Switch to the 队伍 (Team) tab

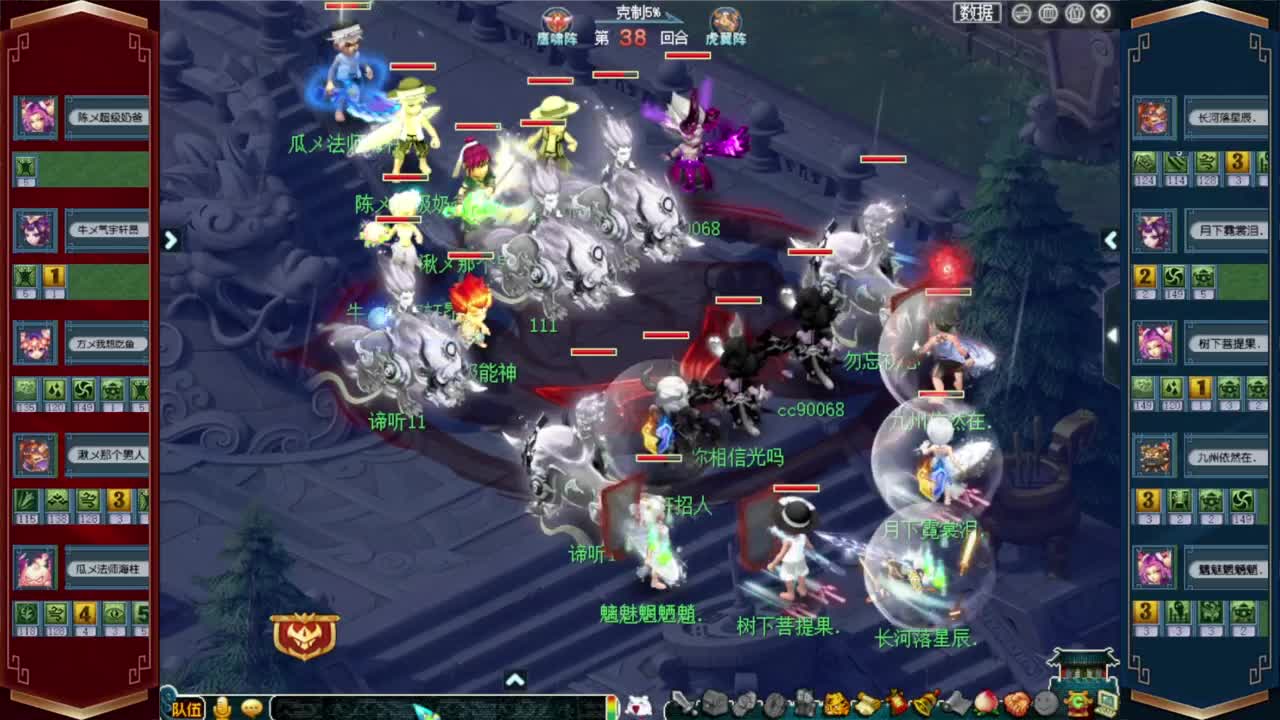[x=188, y=708]
